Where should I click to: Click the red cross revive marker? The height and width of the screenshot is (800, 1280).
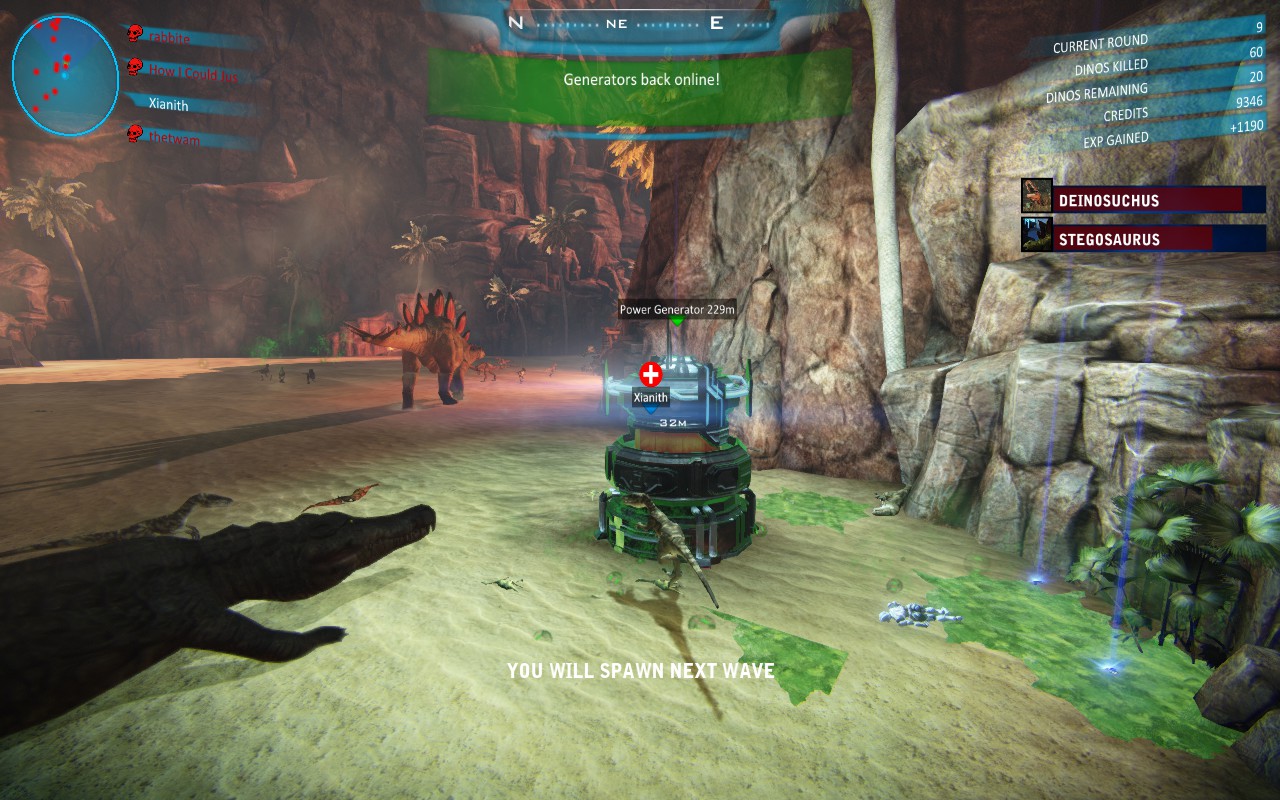point(651,375)
